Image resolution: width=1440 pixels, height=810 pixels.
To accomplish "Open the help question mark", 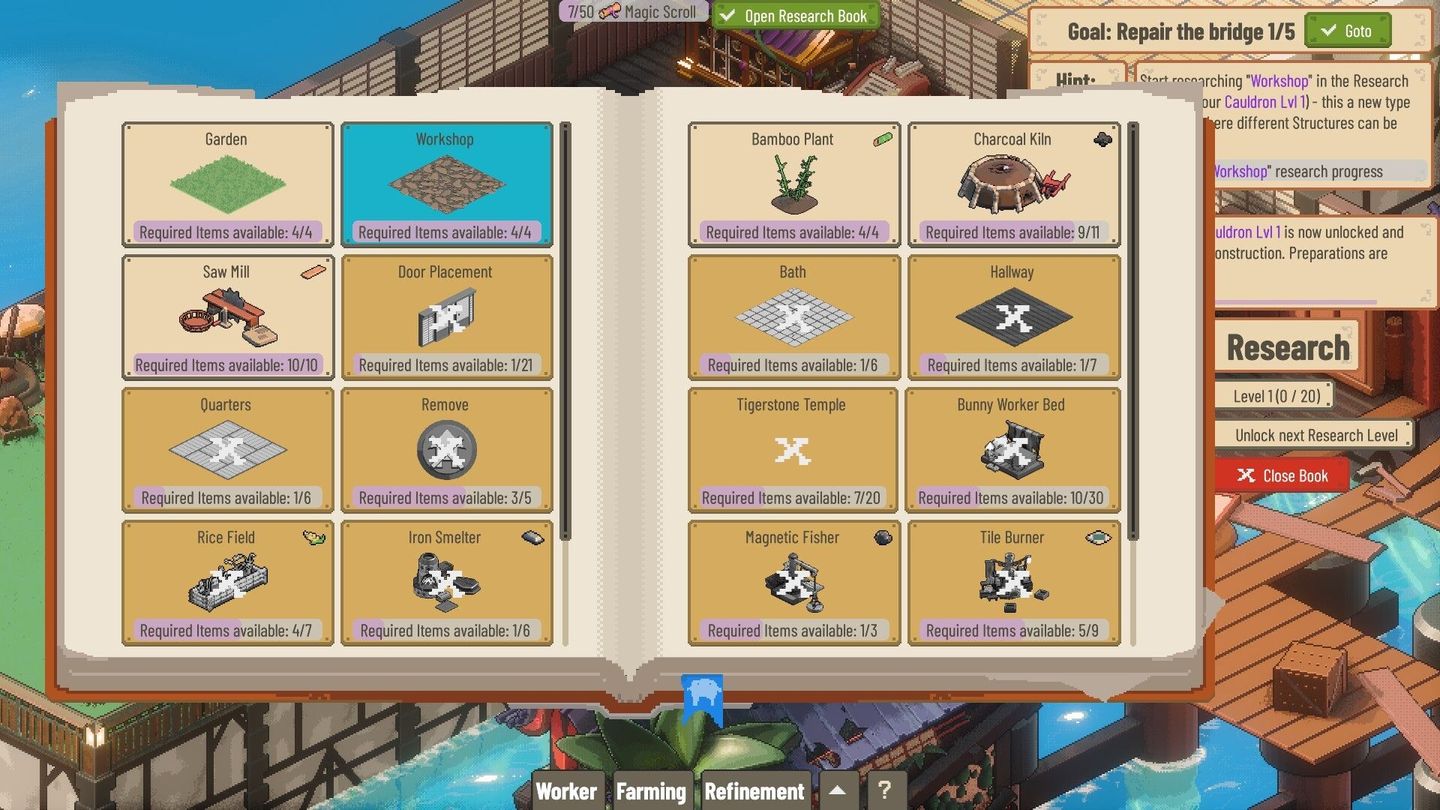I will click(x=886, y=790).
